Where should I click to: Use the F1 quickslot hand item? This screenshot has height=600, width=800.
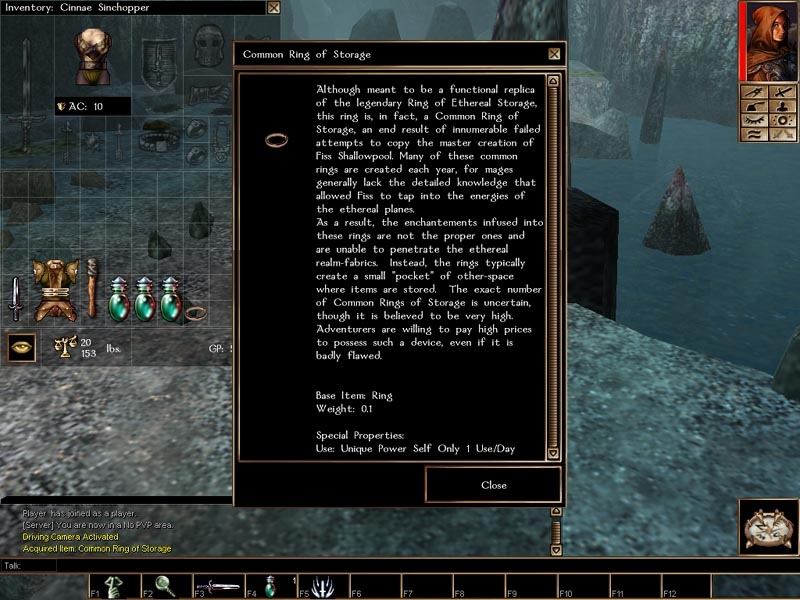pos(114,587)
